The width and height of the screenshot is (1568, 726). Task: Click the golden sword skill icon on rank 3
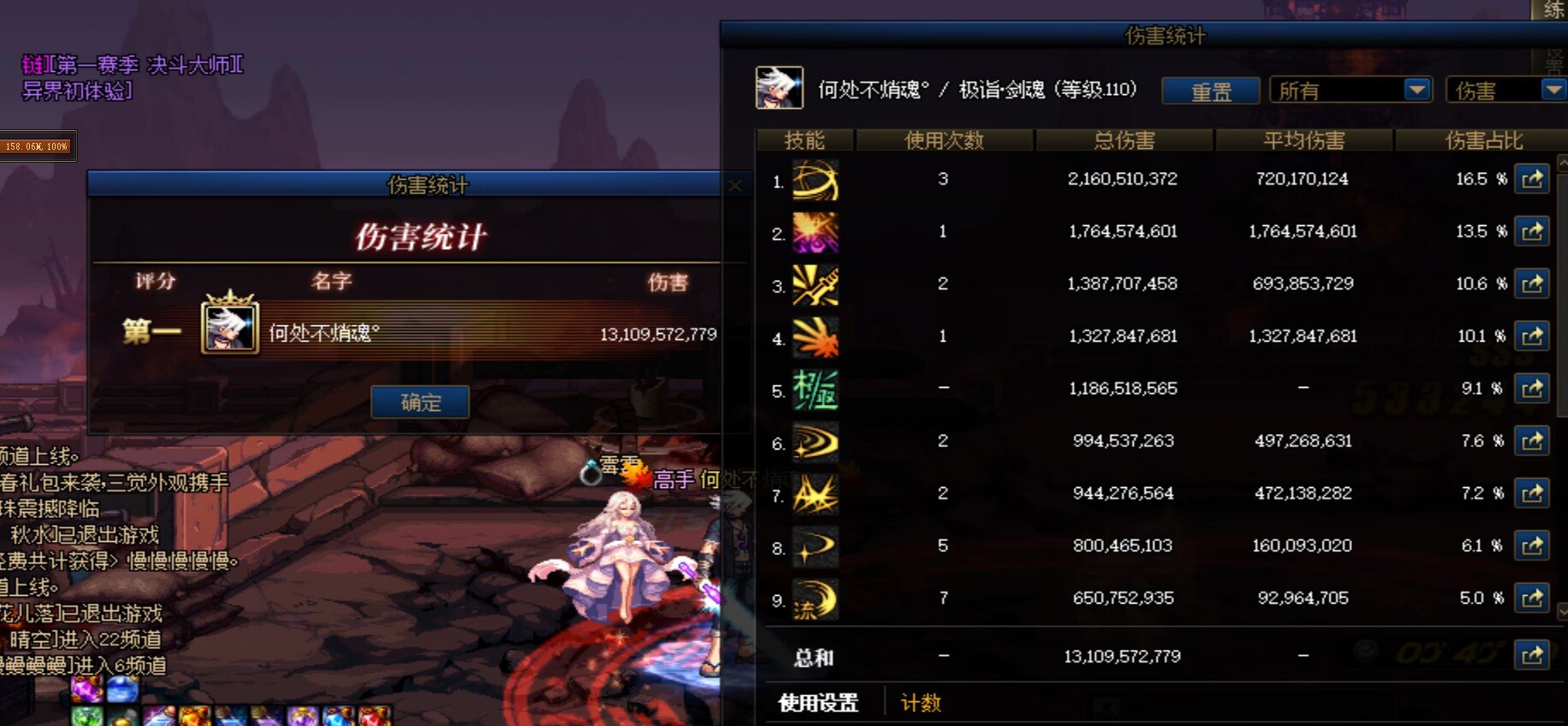click(x=815, y=285)
